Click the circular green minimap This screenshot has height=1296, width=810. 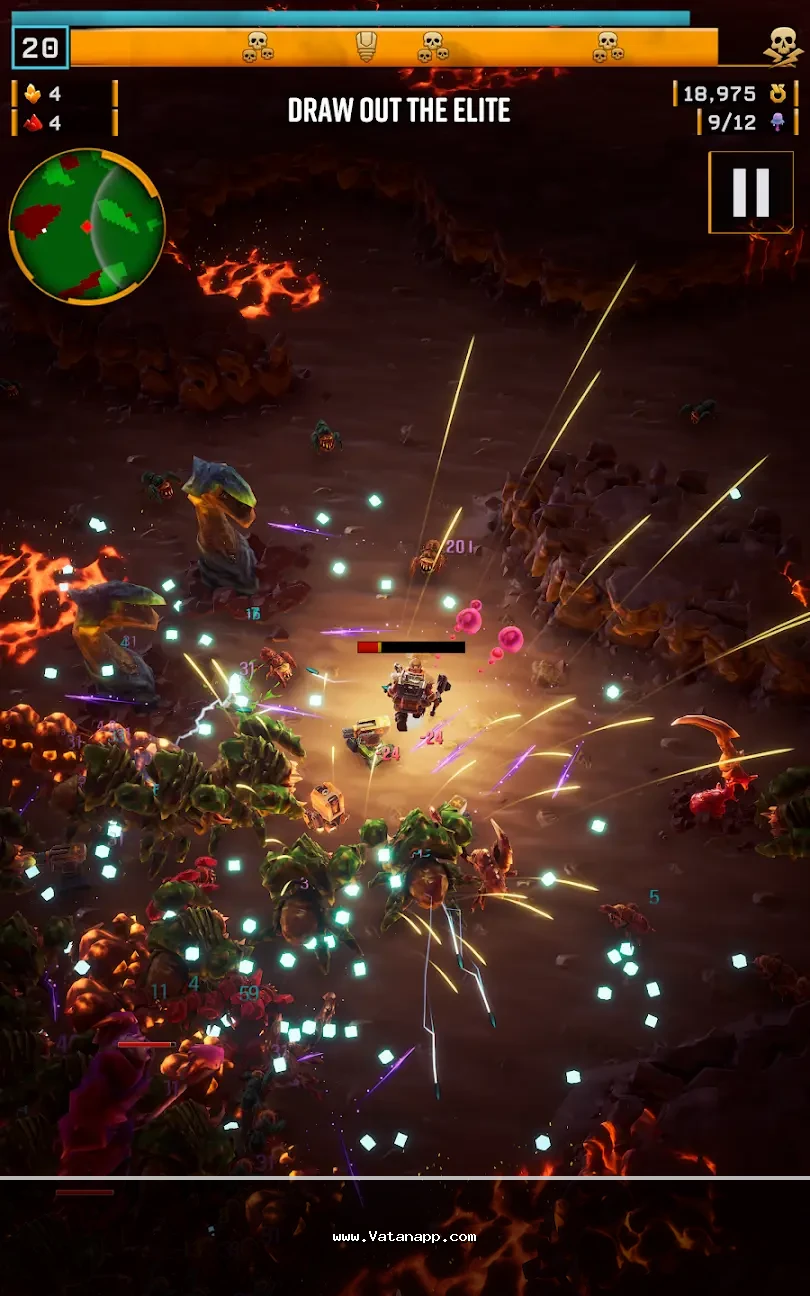pos(86,226)
